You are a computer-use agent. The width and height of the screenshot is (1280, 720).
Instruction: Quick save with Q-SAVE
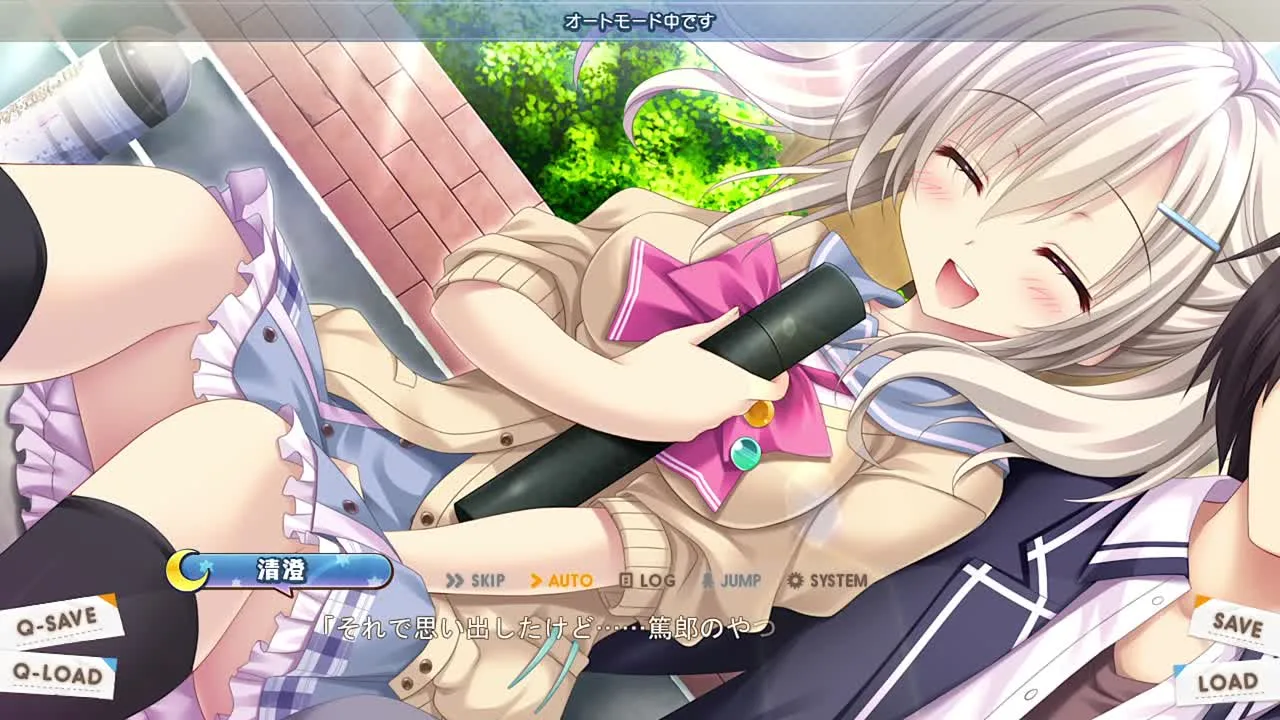click(58, 621)
